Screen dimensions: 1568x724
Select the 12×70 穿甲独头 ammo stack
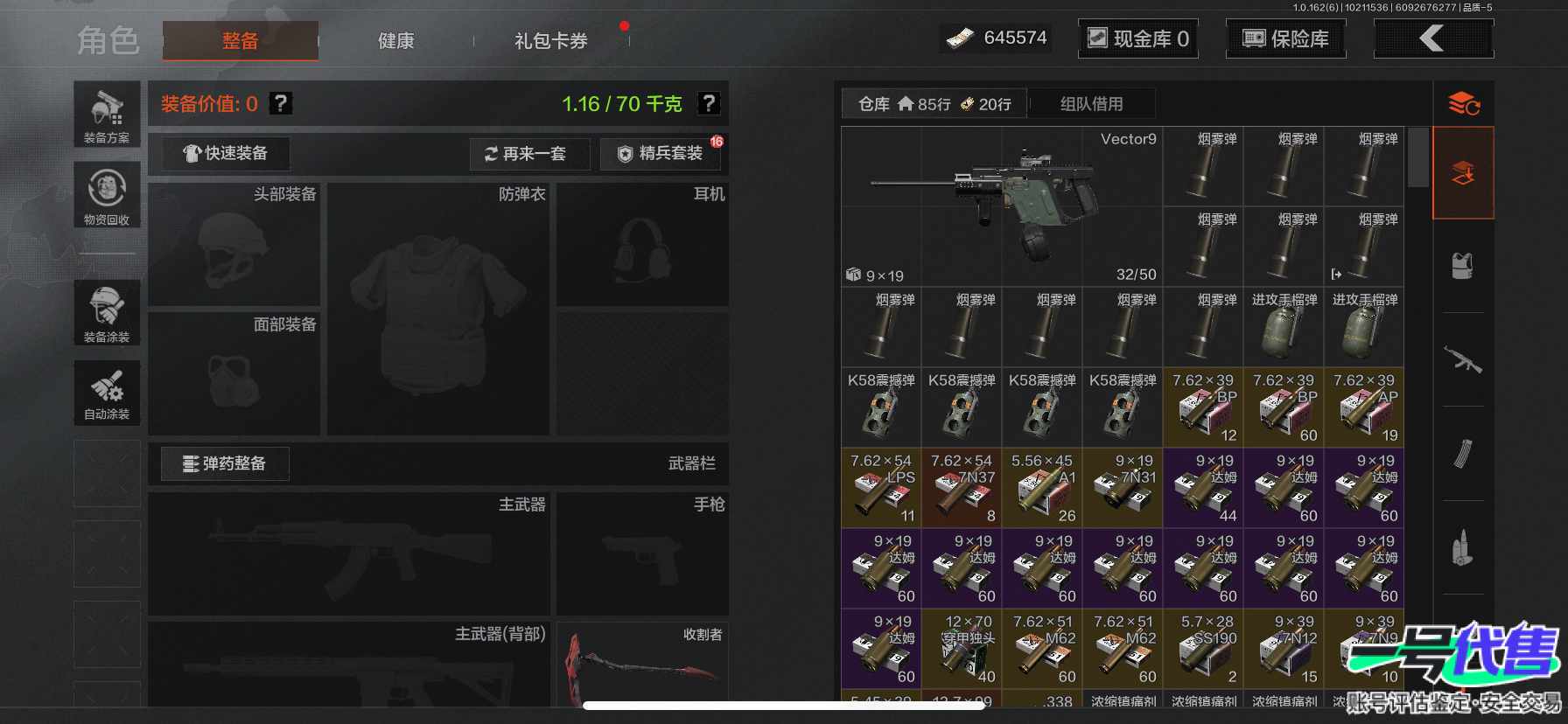coord(962,649)
